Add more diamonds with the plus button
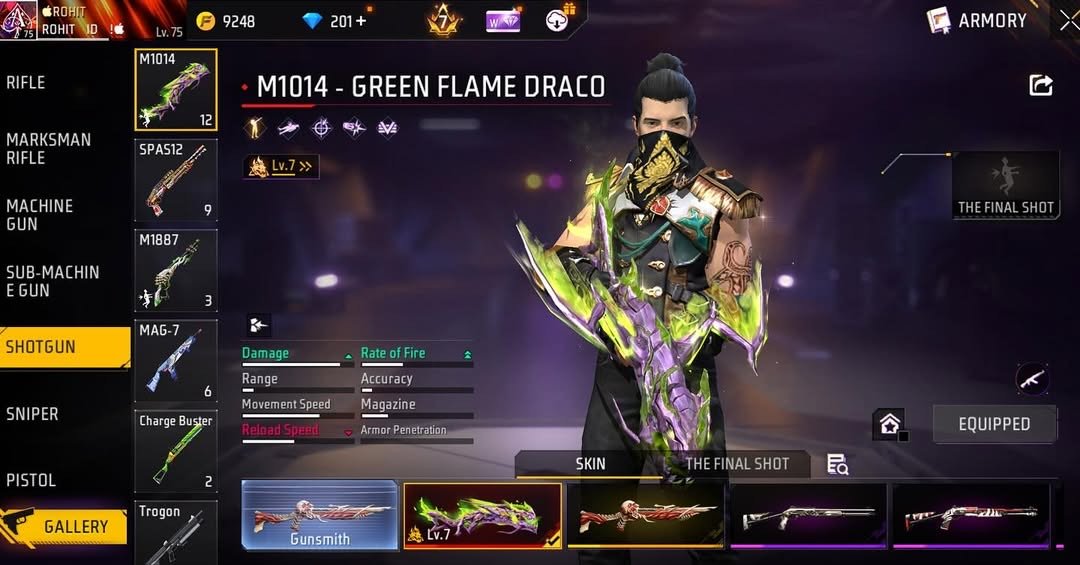Viewport: 1080px width, 565px height. [x=360, y=21]
